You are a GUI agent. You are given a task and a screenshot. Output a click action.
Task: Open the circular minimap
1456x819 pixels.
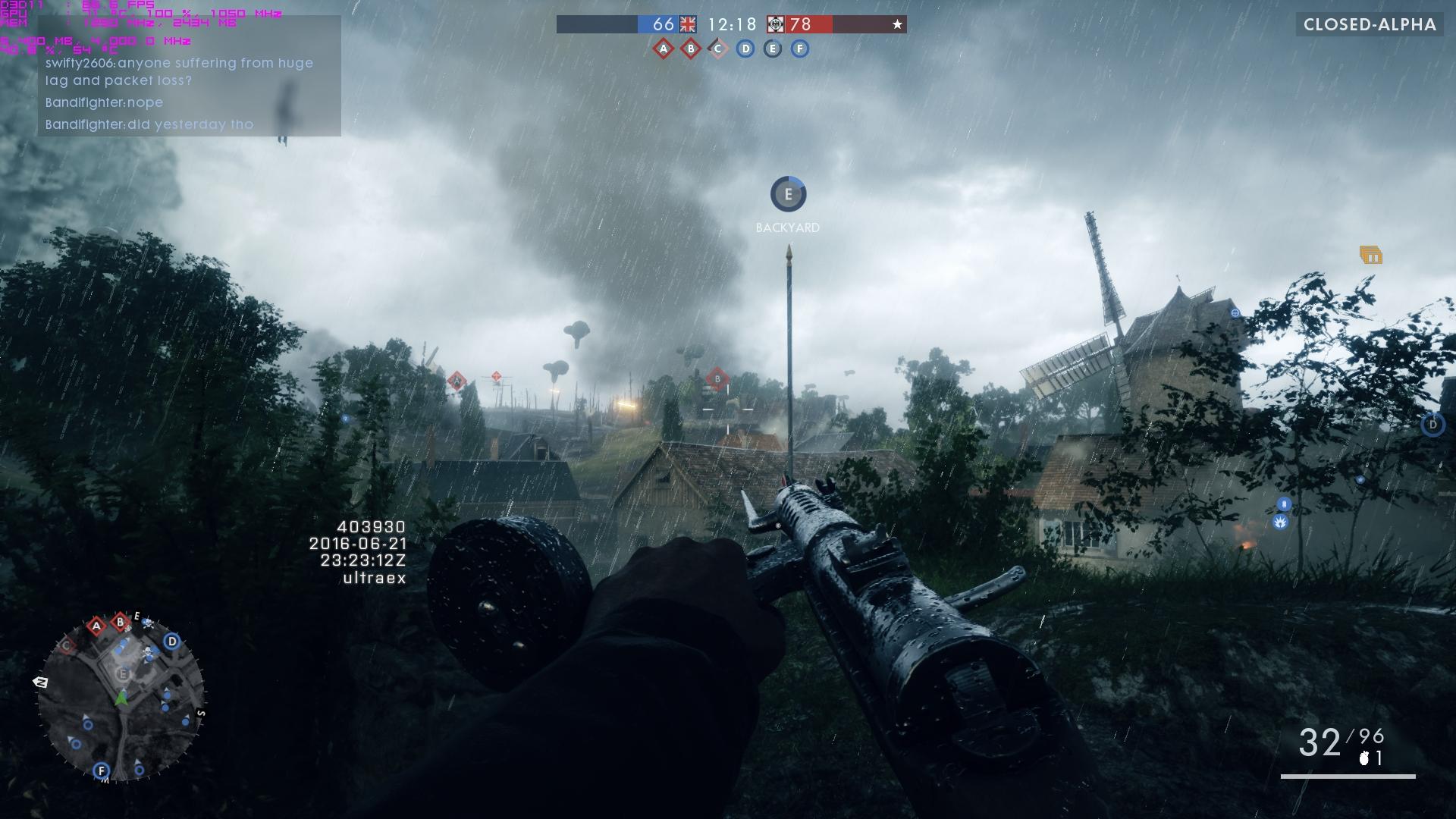coord(121,698)
